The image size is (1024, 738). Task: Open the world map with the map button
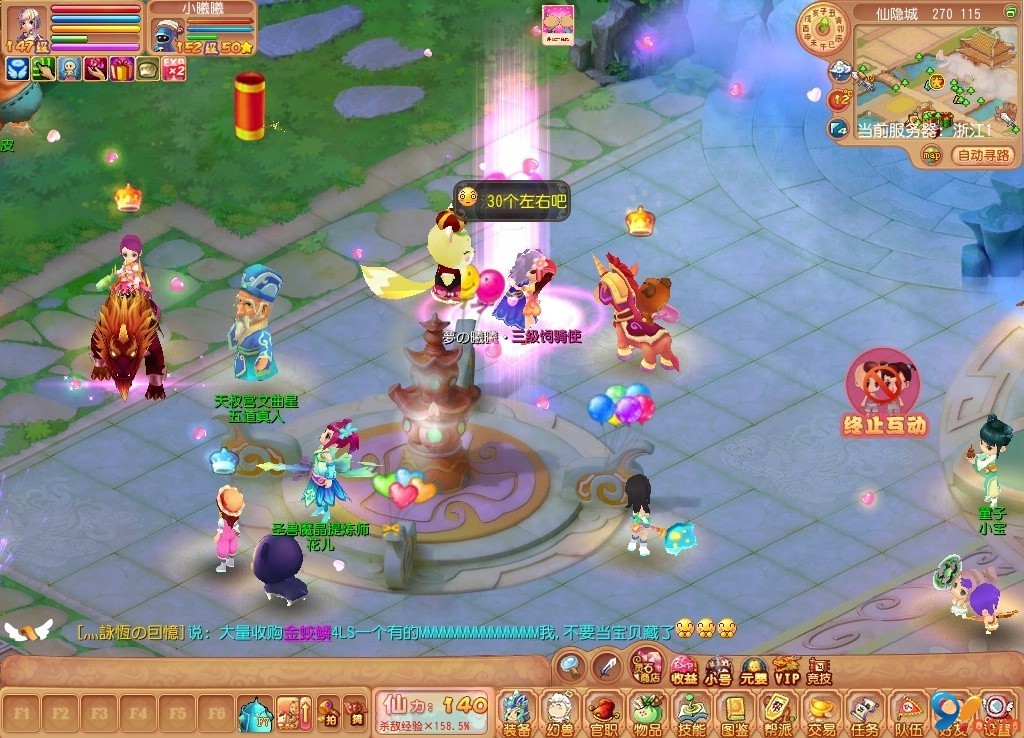(932, 155)
